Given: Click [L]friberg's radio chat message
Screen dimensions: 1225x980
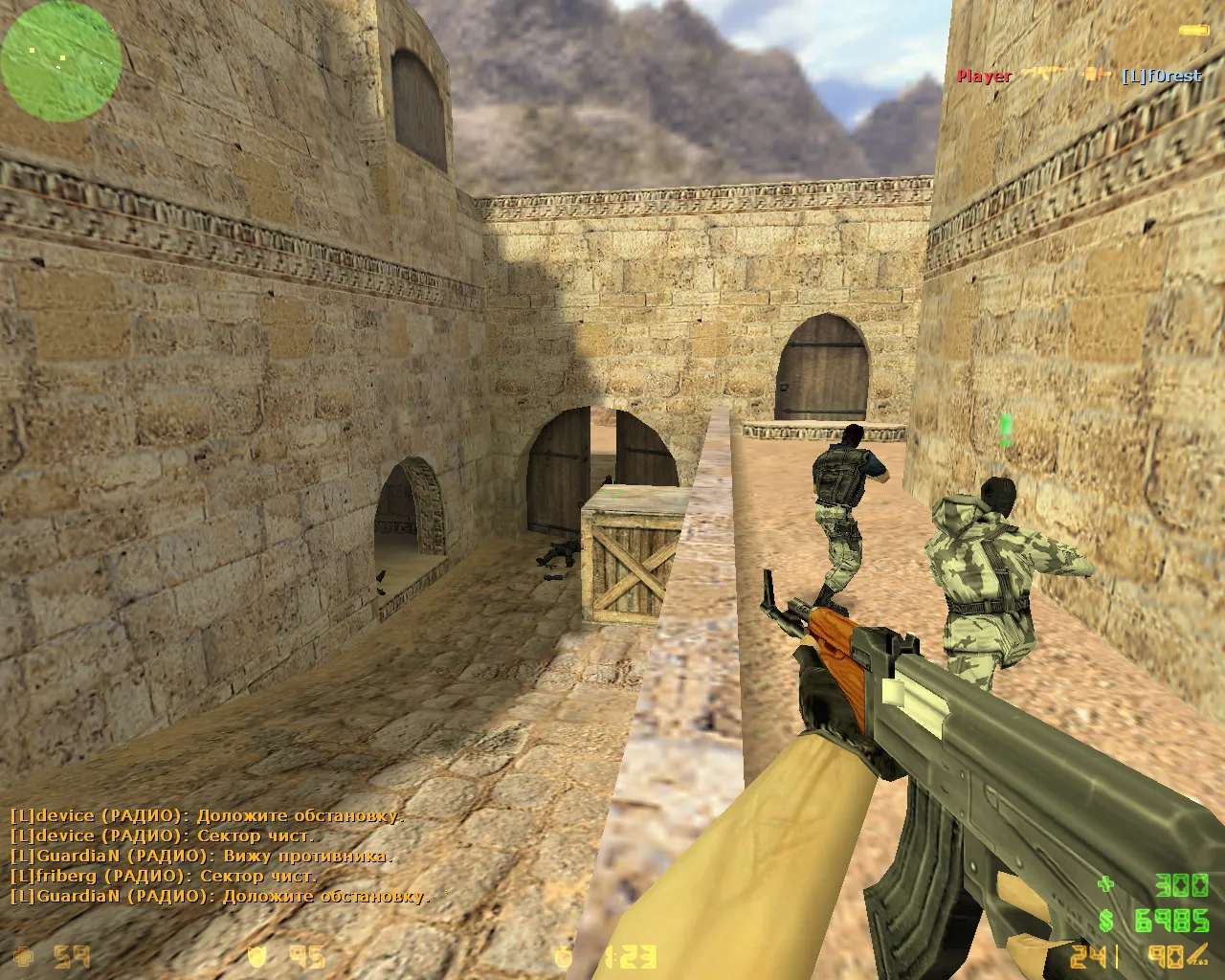Looking at the screenshot, I should (164, 876).
